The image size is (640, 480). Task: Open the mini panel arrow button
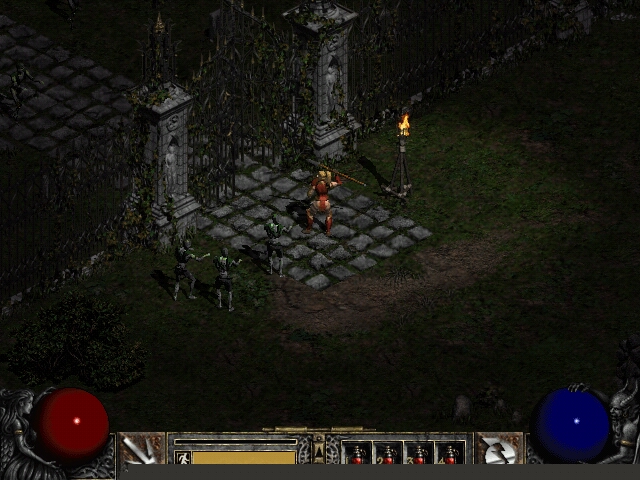[319, 451]
